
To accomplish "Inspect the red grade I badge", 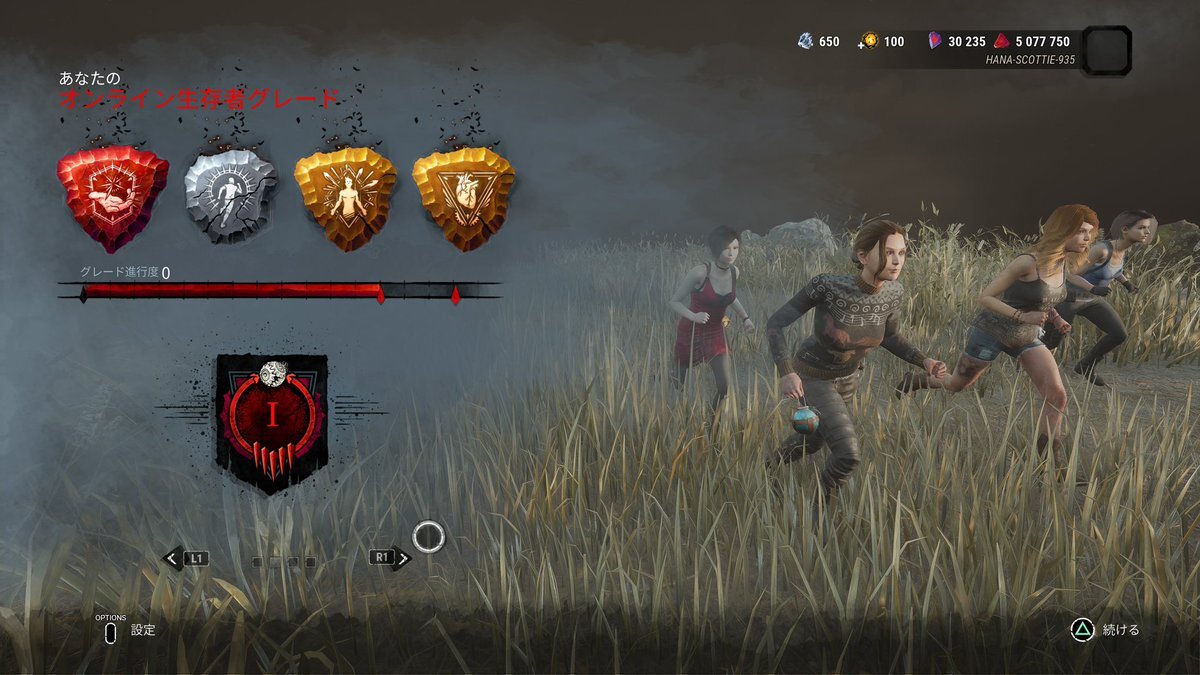I will (x=272, y=422).
